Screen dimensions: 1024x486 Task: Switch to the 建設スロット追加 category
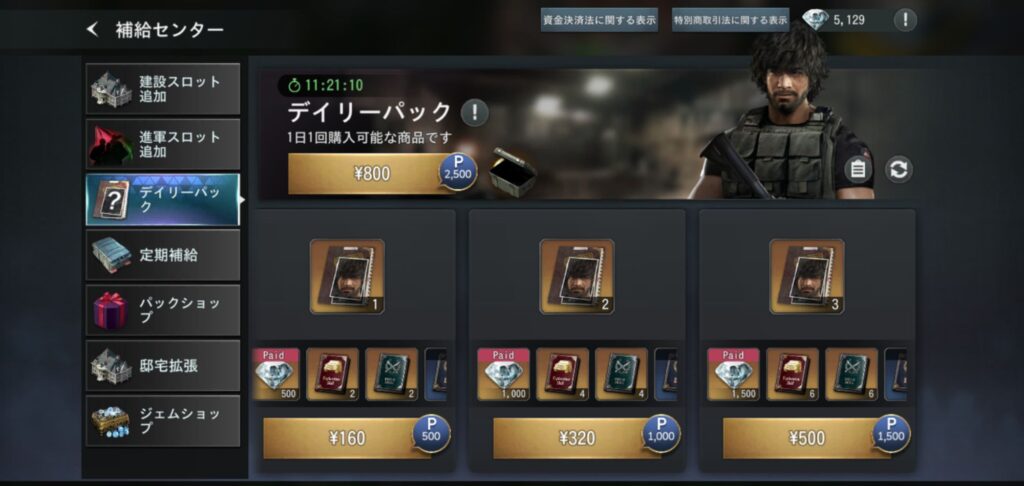tap(163, 89)
